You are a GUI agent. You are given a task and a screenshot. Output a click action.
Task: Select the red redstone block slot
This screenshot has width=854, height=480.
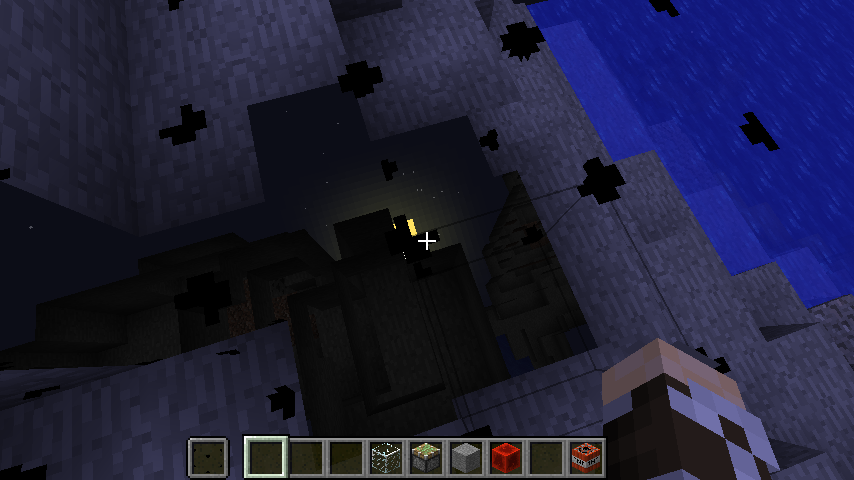click(505, 458)
